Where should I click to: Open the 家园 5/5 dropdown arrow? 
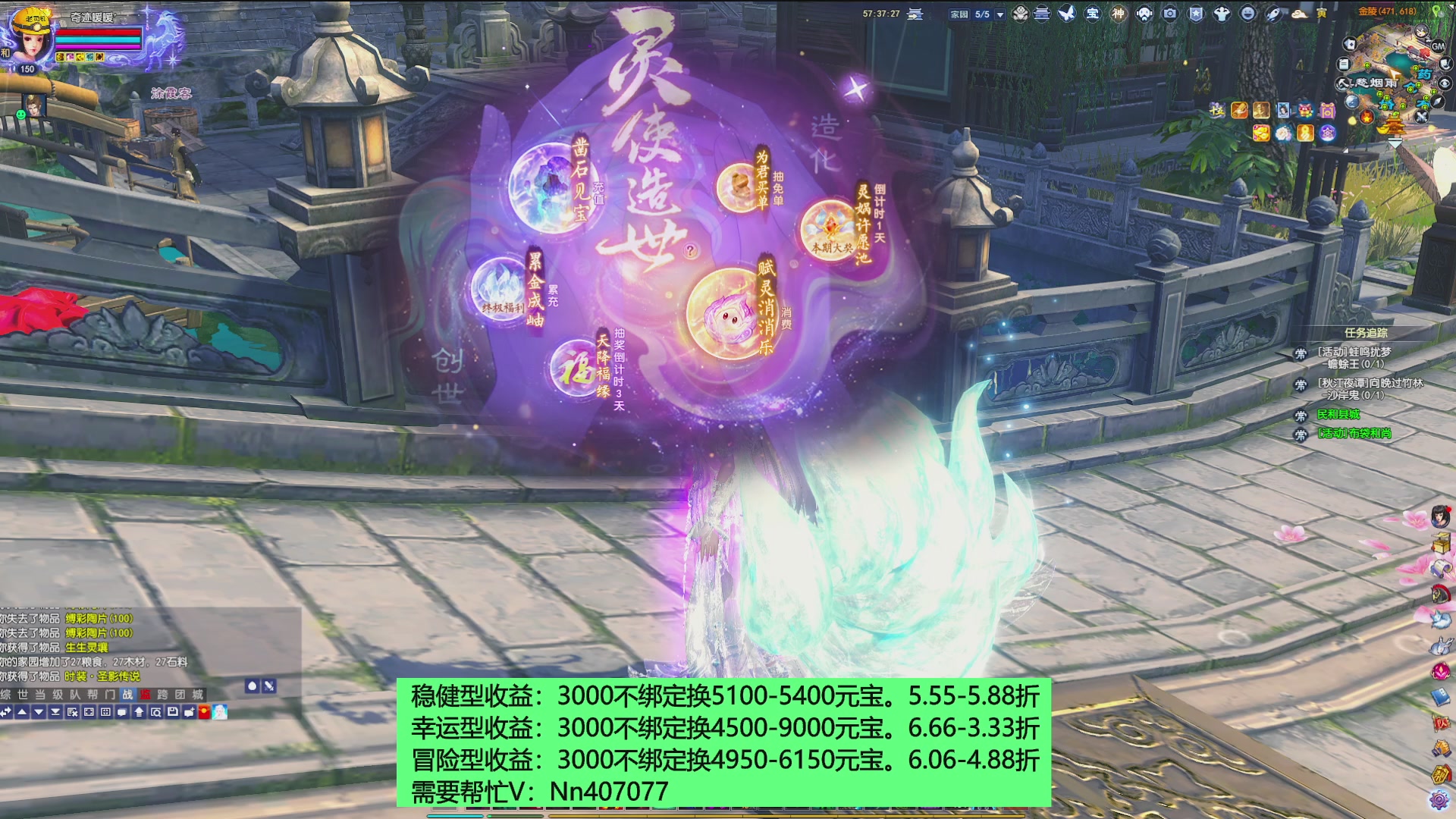point(999,13)
